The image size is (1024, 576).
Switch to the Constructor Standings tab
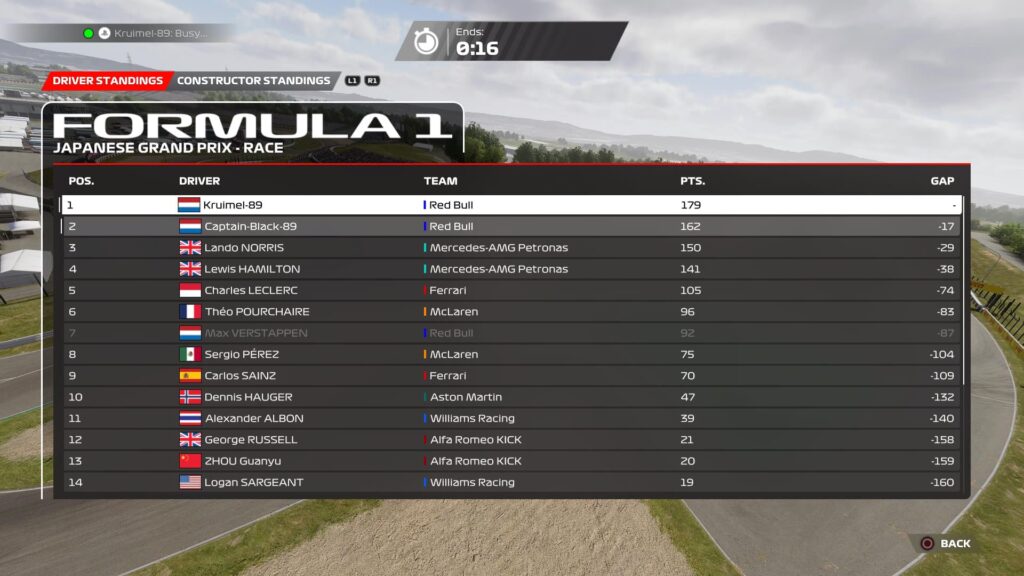tap(253, 81)
